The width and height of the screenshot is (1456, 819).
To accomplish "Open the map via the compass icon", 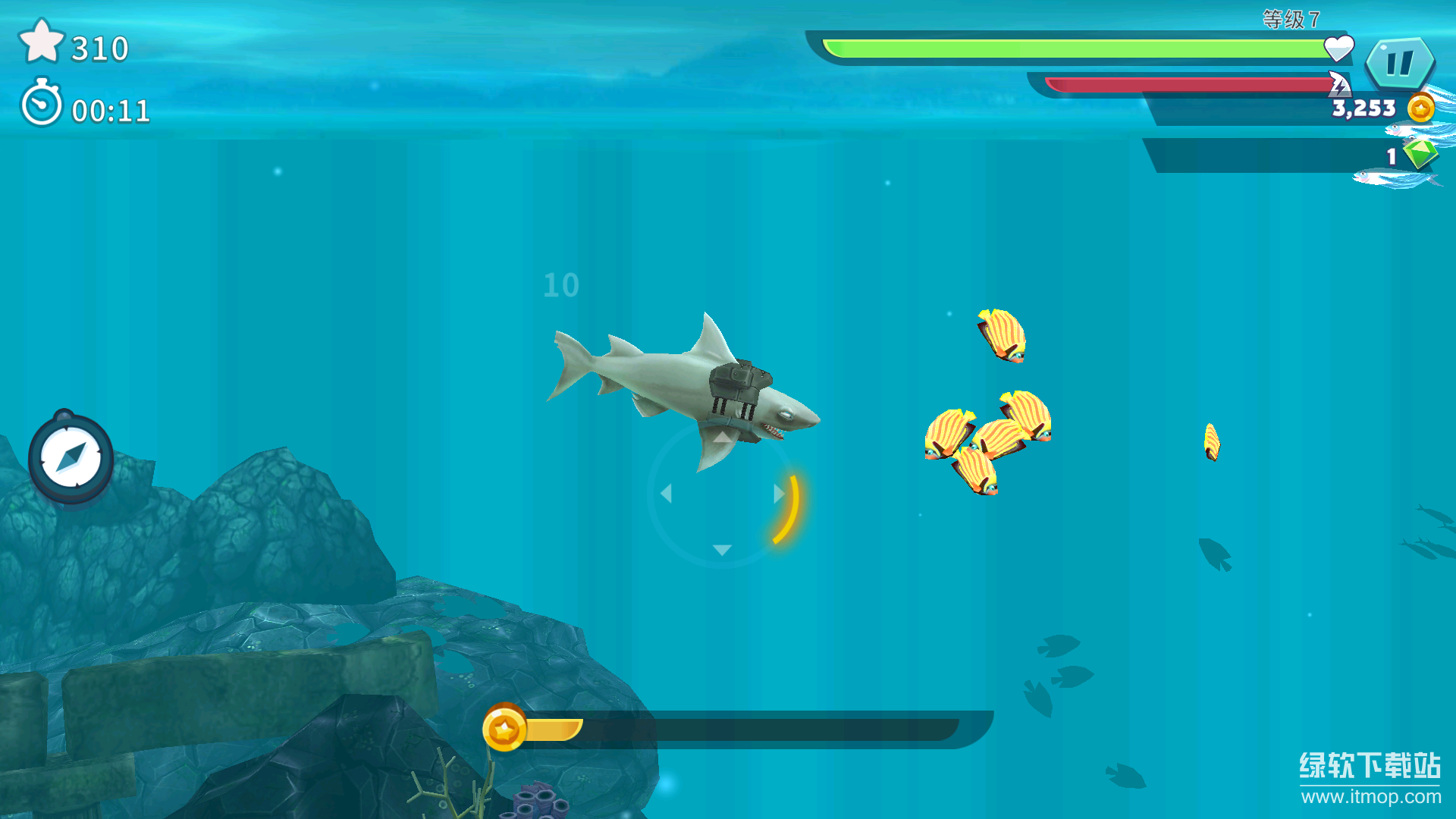I will [71, 458].
